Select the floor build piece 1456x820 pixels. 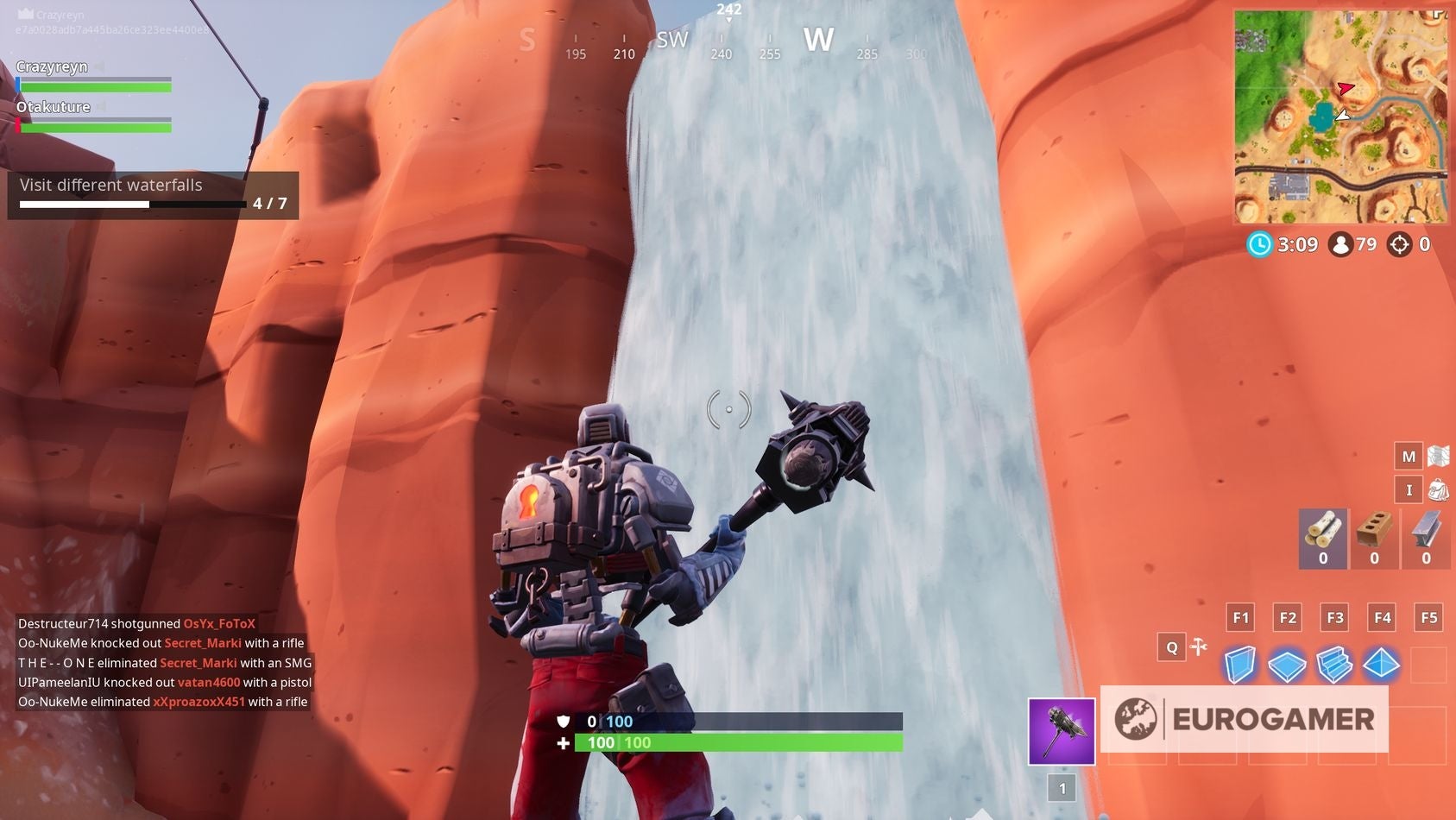[x=1288, y=664]
